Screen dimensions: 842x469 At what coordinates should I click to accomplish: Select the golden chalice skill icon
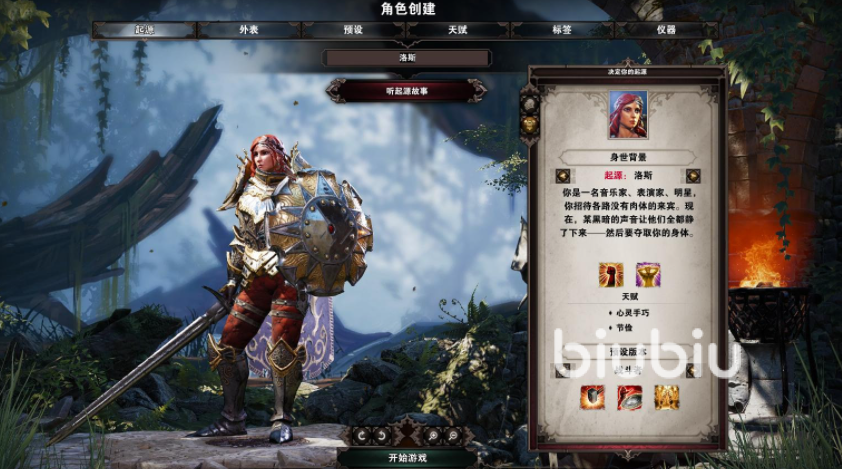coord(647,275)
